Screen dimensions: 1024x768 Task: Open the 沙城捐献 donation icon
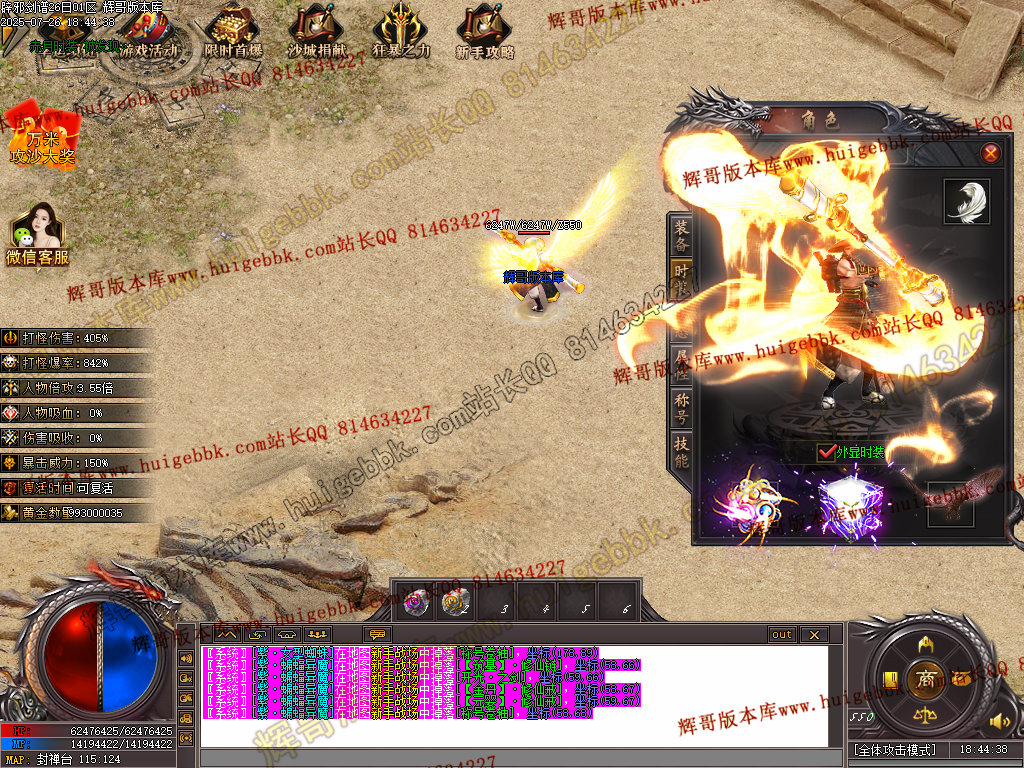[315, 32]
